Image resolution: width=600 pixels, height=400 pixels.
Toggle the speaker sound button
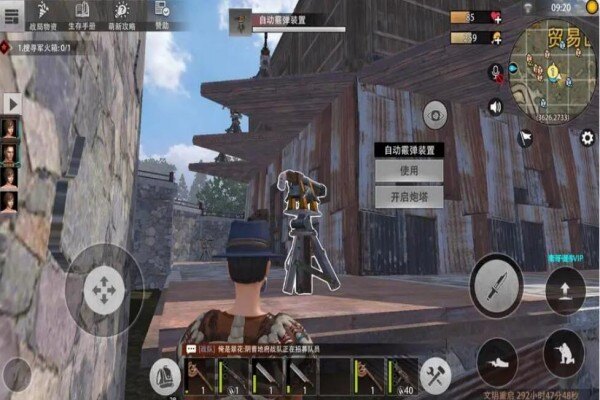click(x=495, y=105)
